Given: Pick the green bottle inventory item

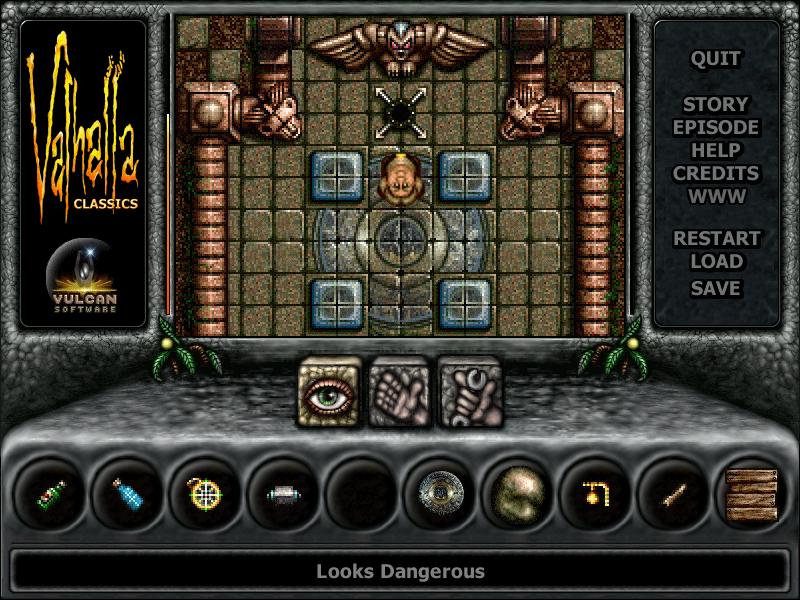Looking at the screenshot, I should [x=52, y=493].
